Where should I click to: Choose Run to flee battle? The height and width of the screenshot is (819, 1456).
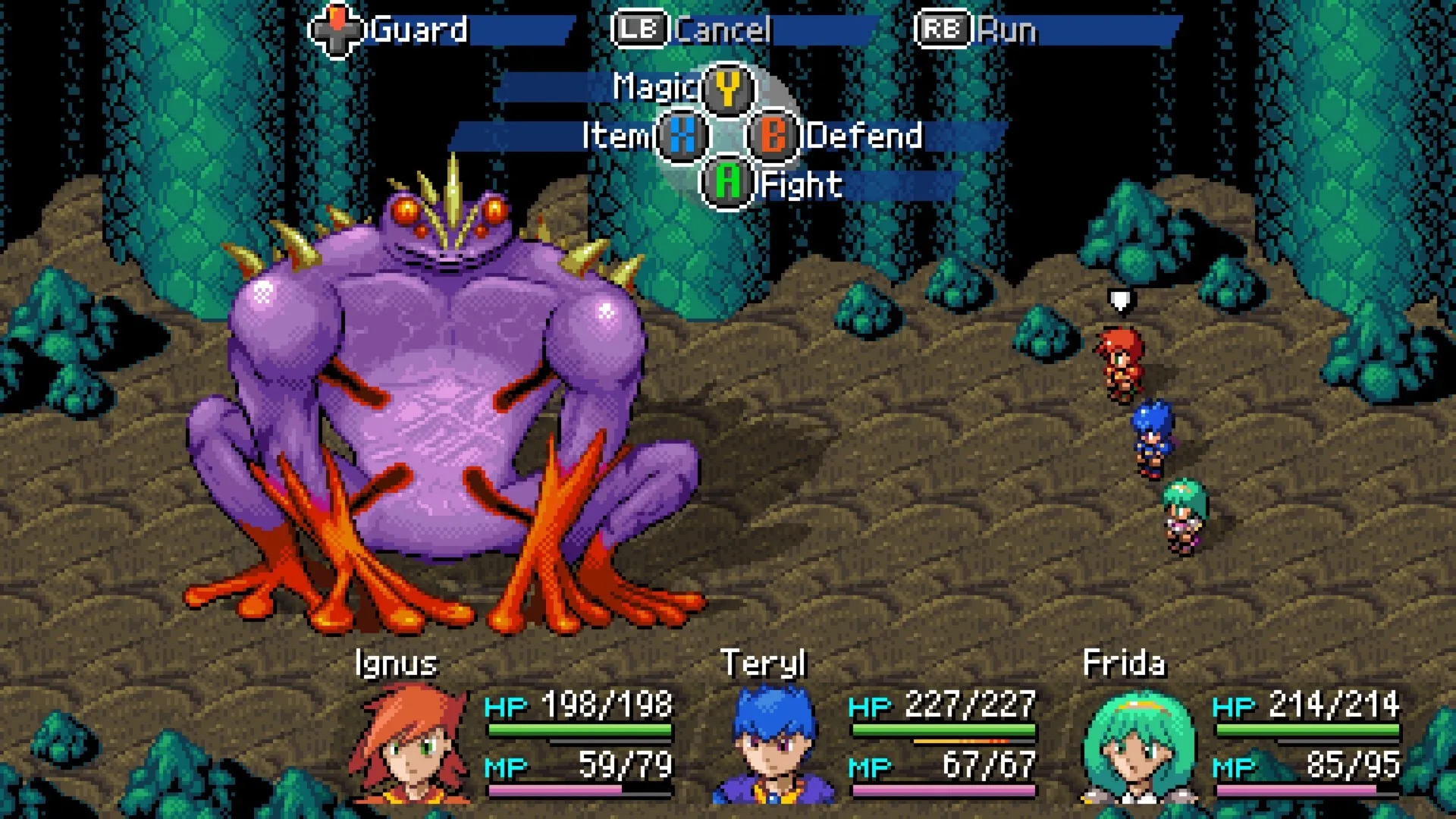tap(978, 30)
